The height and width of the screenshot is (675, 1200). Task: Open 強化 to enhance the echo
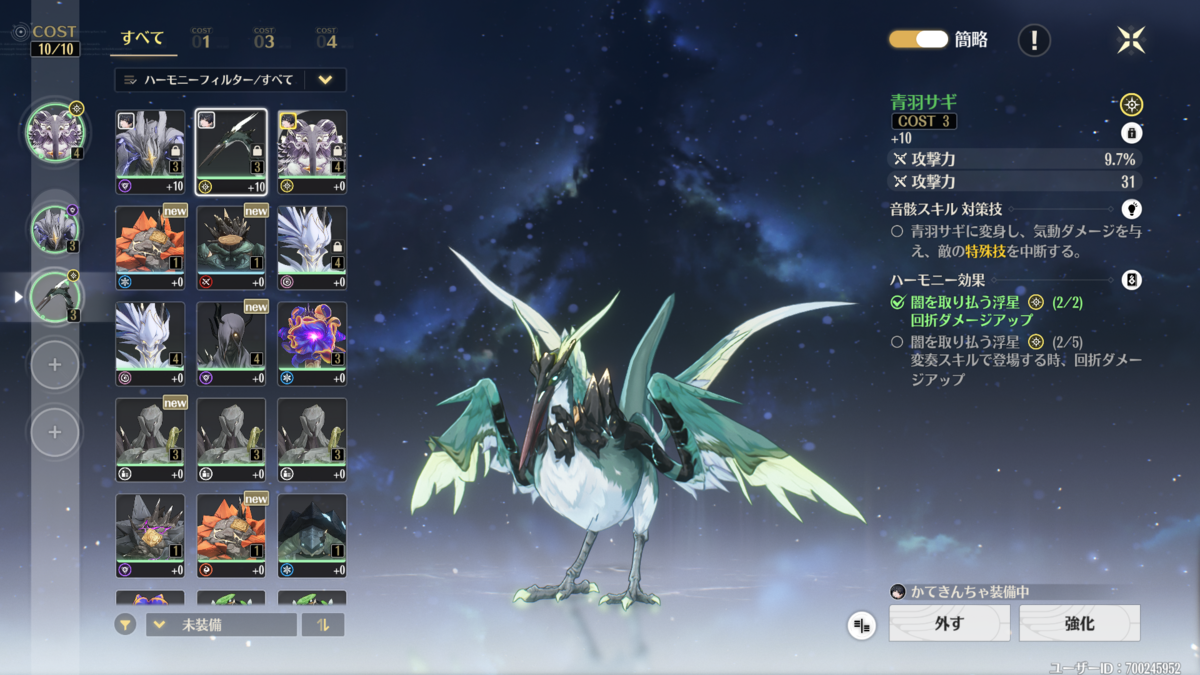[x=1079, y=623]
